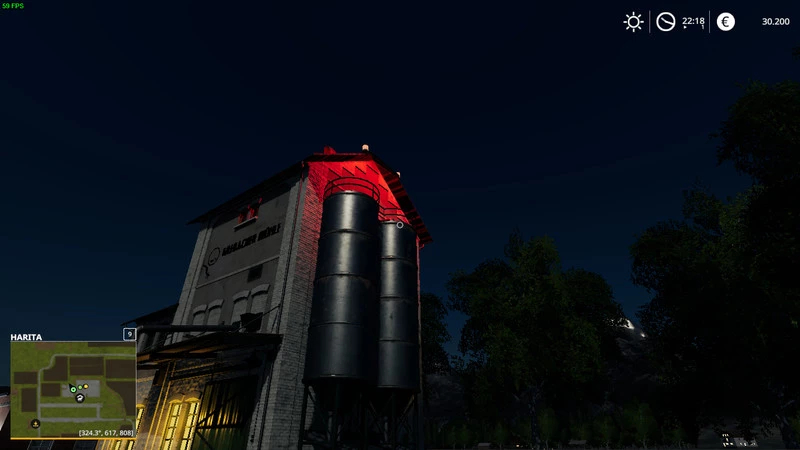Open the HARITA minimap

(x=73, y=390)
